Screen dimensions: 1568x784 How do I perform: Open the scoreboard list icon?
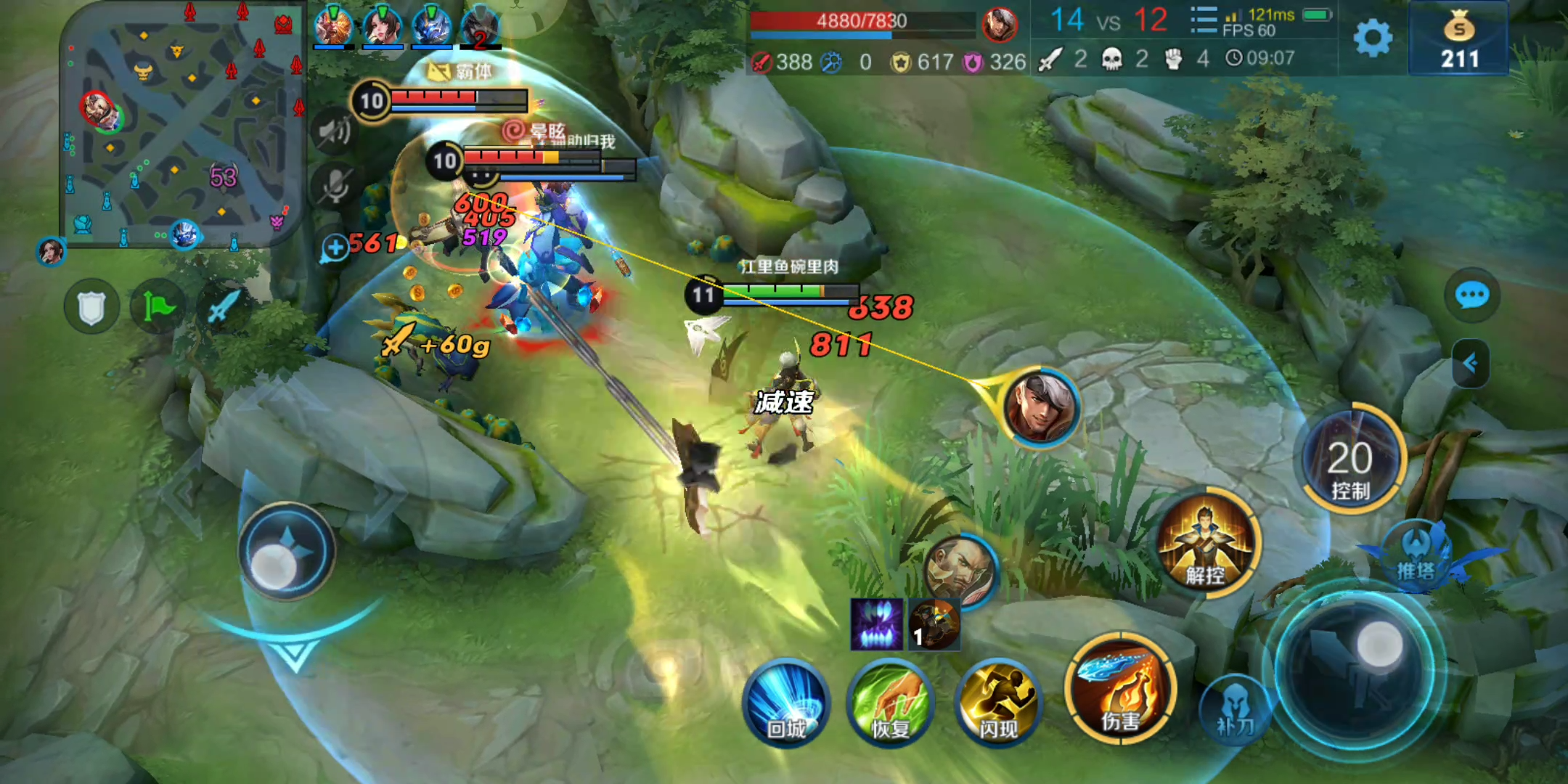1203,22
